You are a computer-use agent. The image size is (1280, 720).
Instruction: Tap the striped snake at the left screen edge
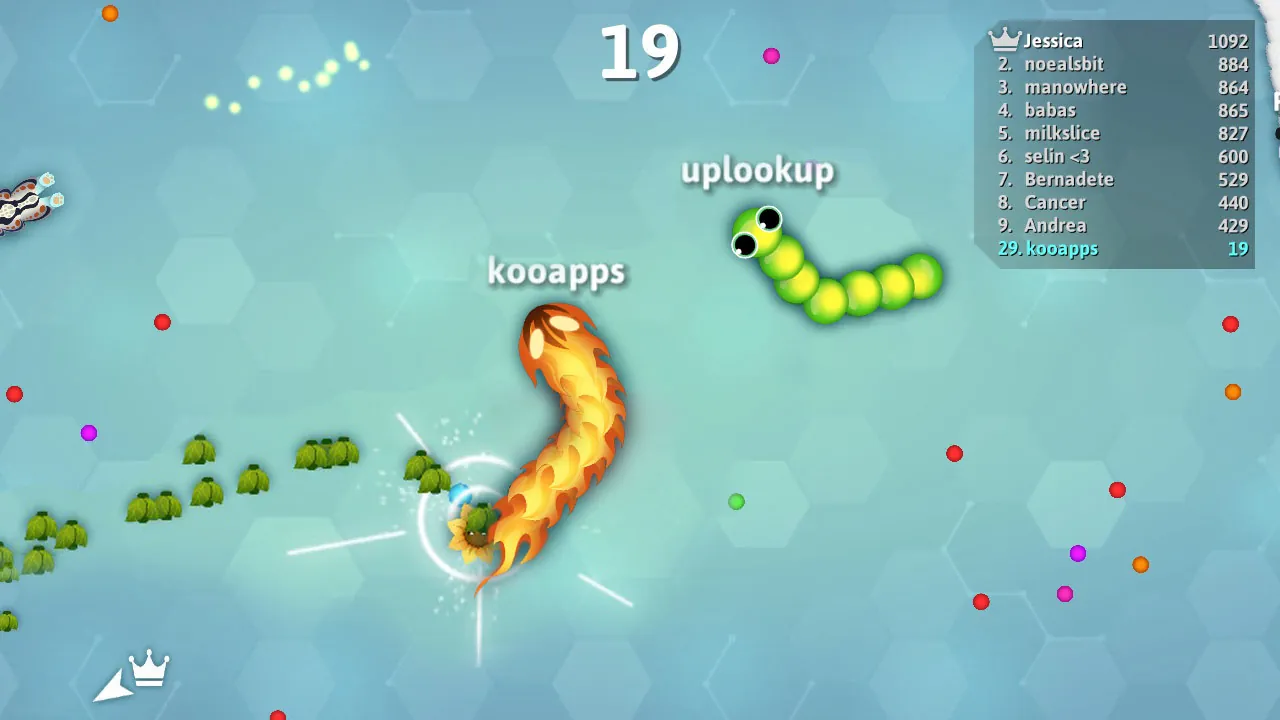(x=25, y=195)
